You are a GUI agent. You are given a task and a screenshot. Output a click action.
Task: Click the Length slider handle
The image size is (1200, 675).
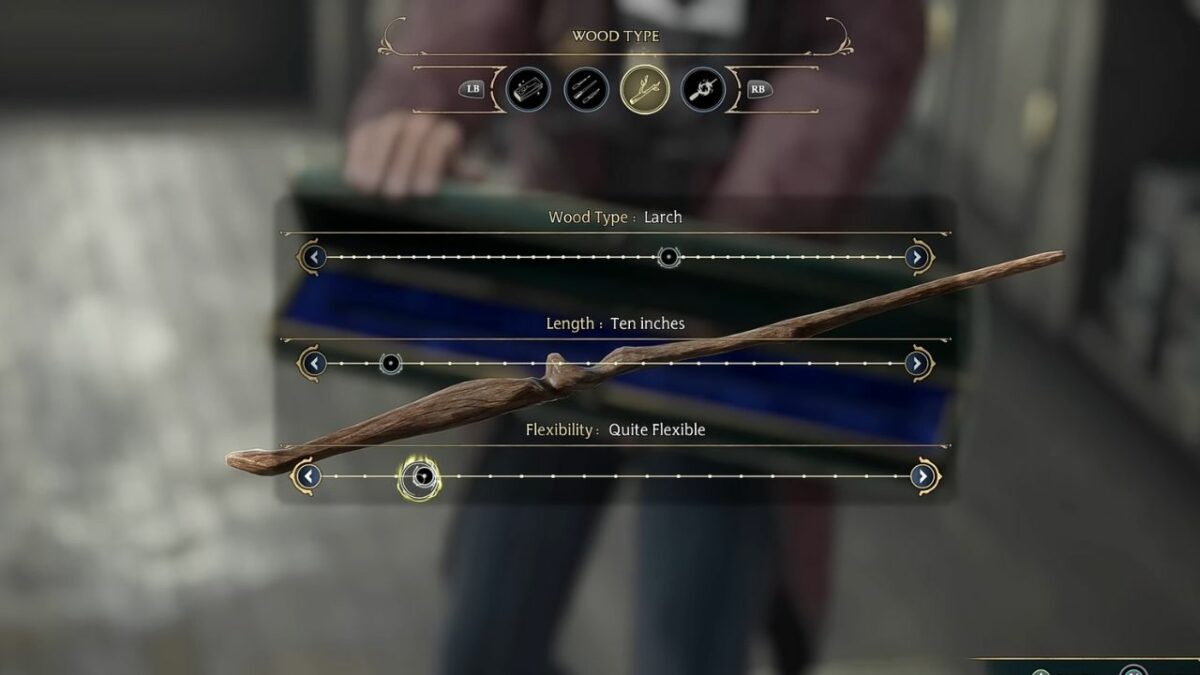coord(390,363)
